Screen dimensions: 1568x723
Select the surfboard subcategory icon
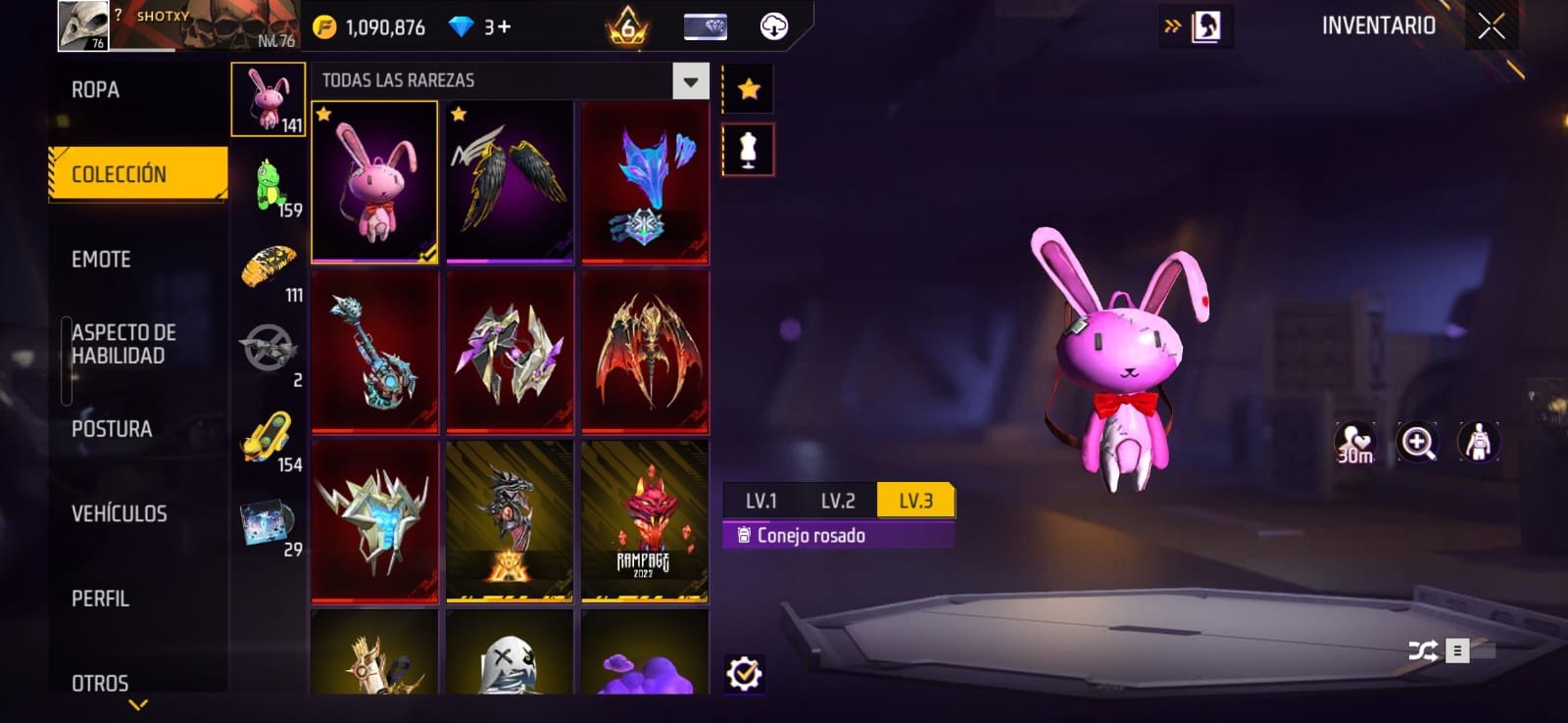[269, 438]
